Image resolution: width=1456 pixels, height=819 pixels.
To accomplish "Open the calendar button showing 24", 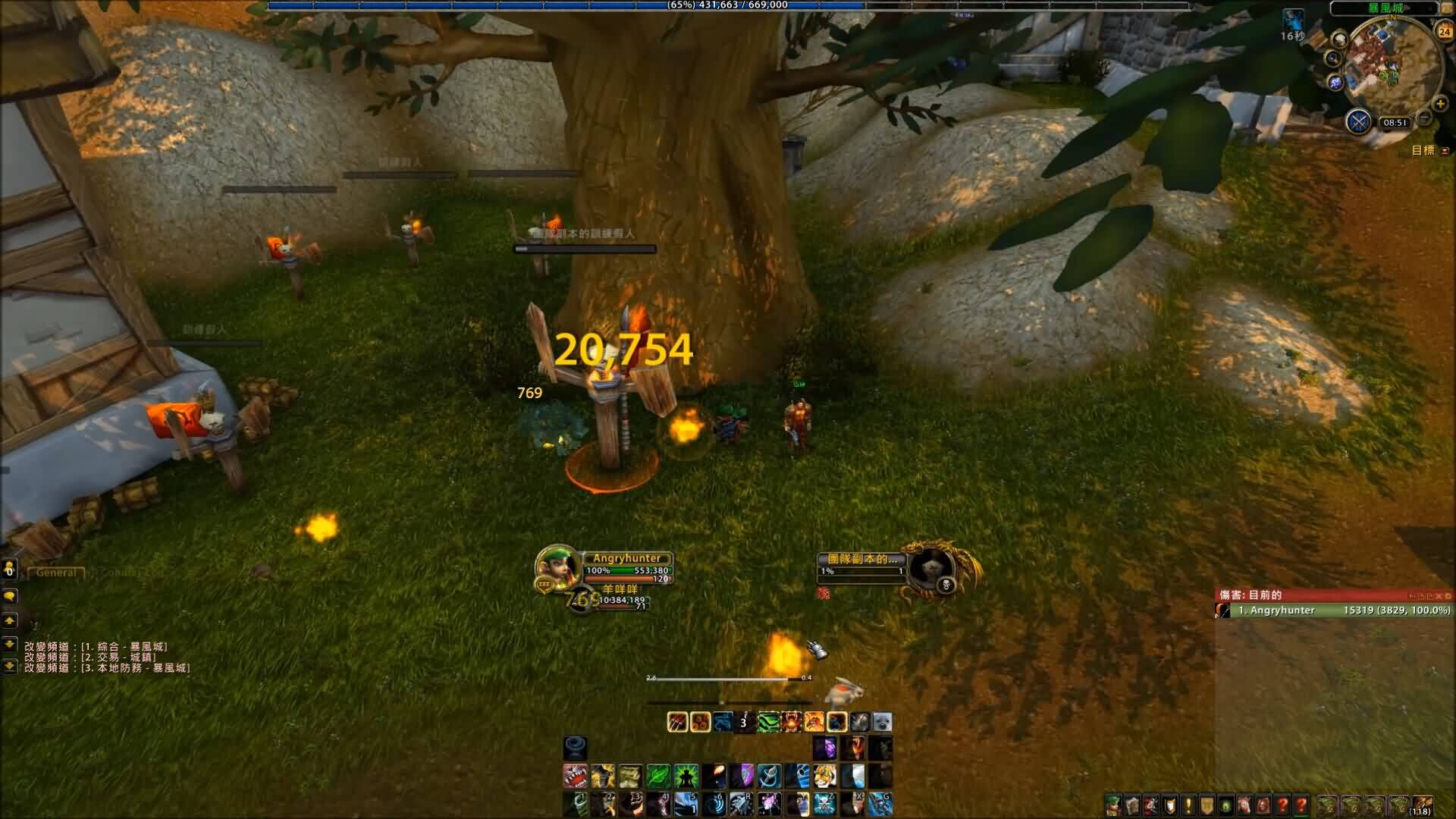I will (1444, 31).
